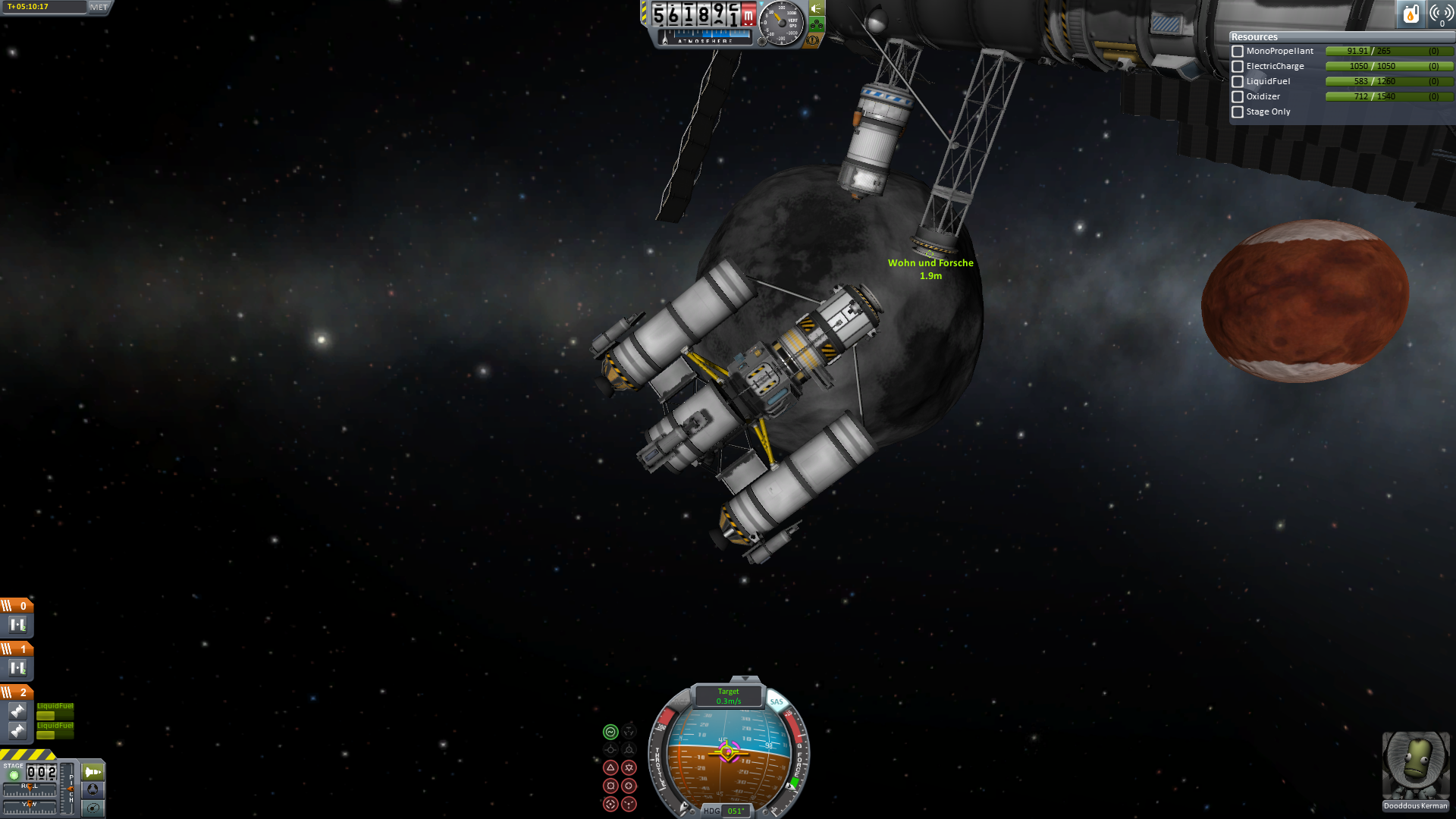1456x819 pixels.
Task: Toggle SAS on the navball
Action: pyautogui.click(x=777, y=701)
